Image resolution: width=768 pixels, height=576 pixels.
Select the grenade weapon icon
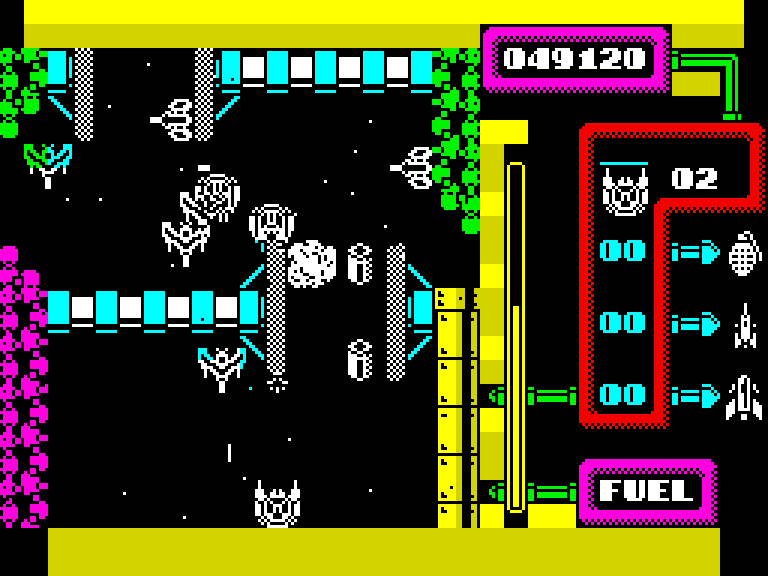tap(744, 253)
